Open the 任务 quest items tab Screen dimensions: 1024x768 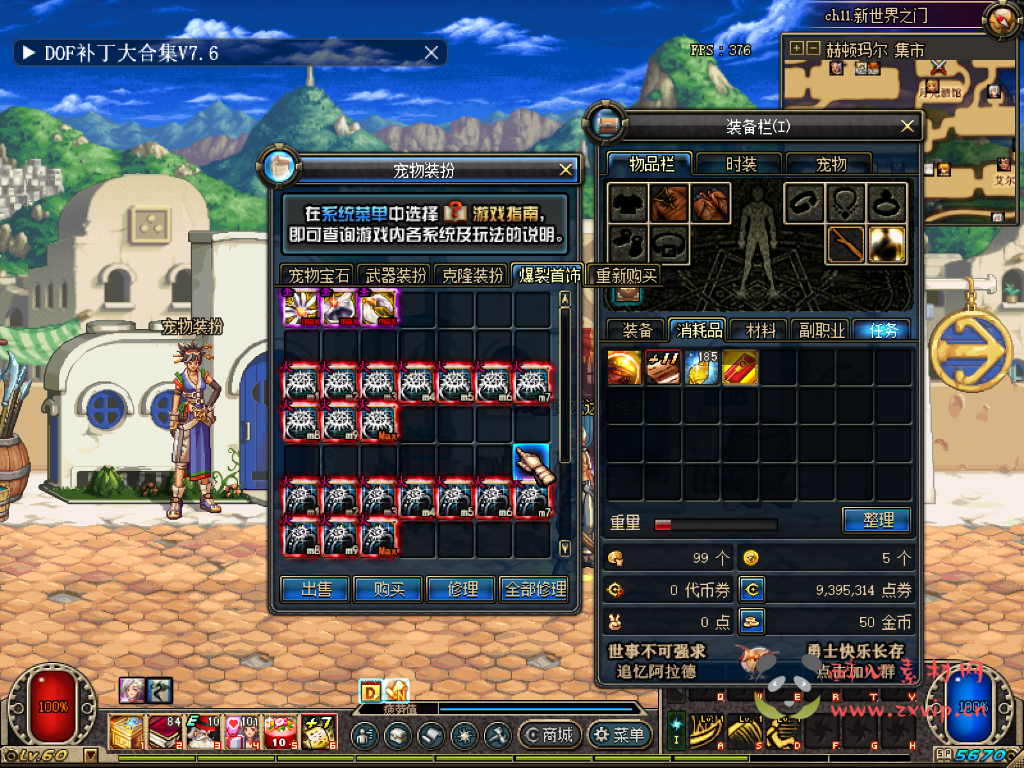pos(882,330)
